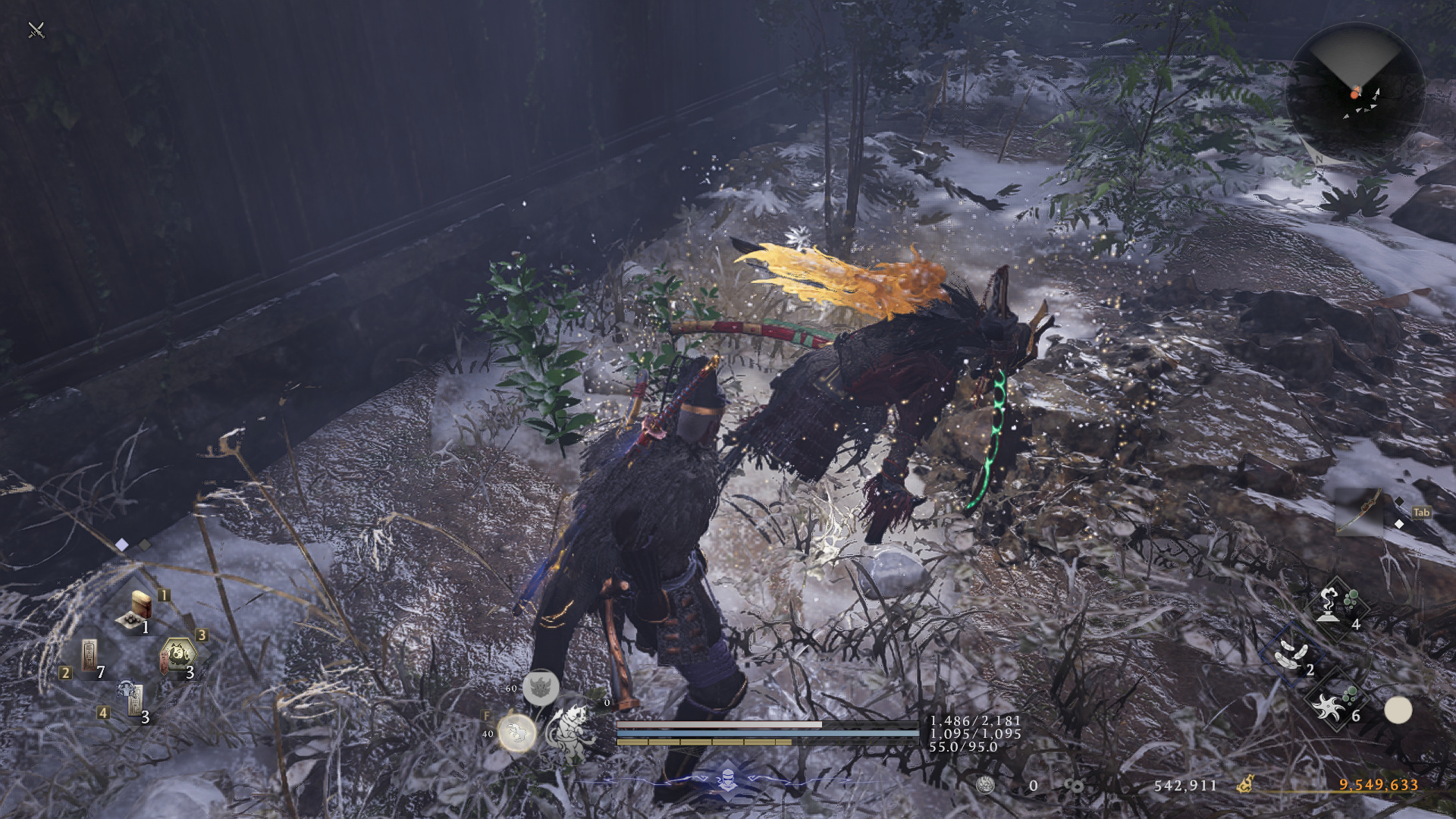This screenshot has width=1456, height=819.
Task: Click the crossed swords icon
Action: (x=36, y=30)
